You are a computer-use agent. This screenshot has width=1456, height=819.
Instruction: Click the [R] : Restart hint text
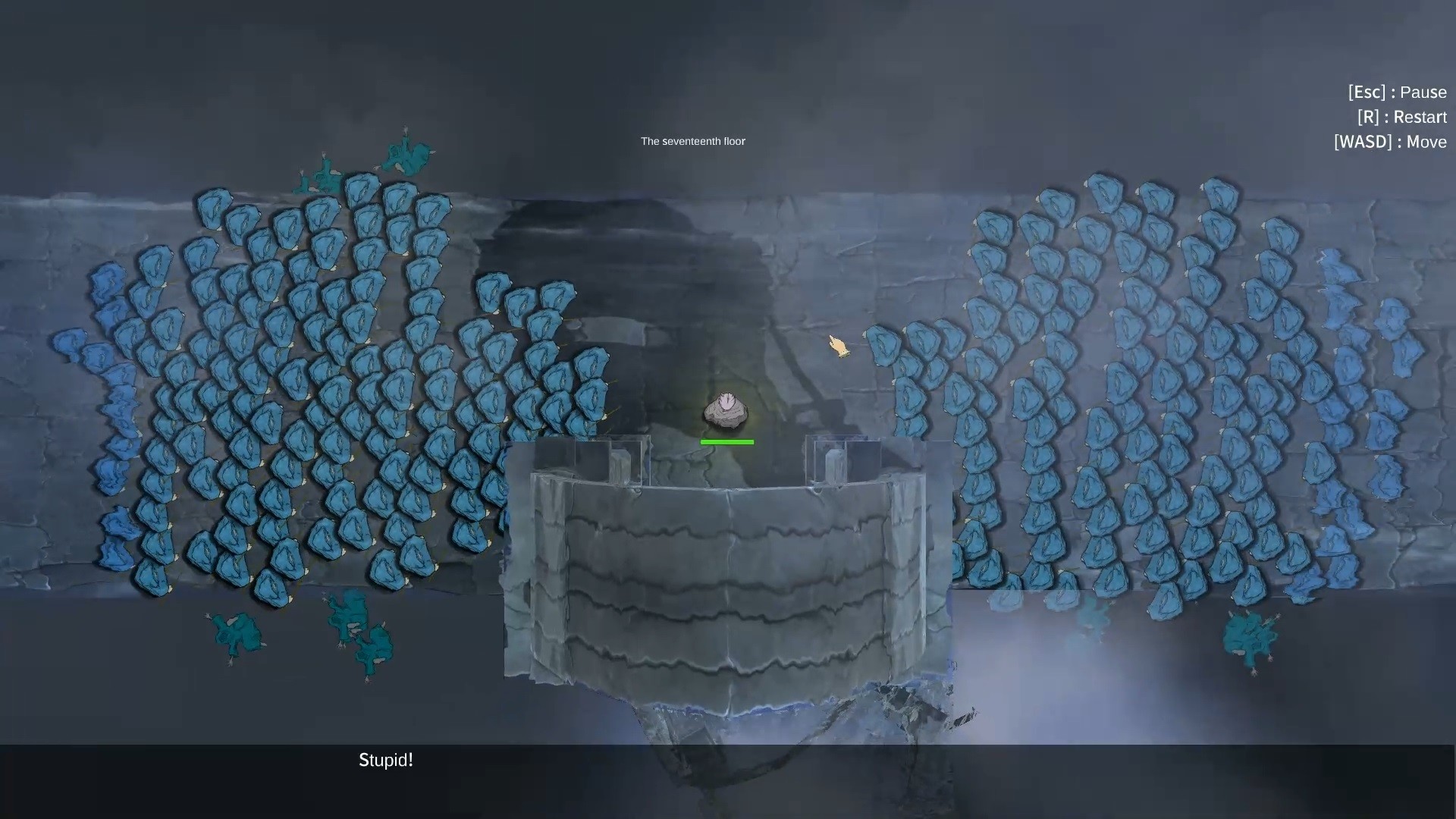point(1402,117)
